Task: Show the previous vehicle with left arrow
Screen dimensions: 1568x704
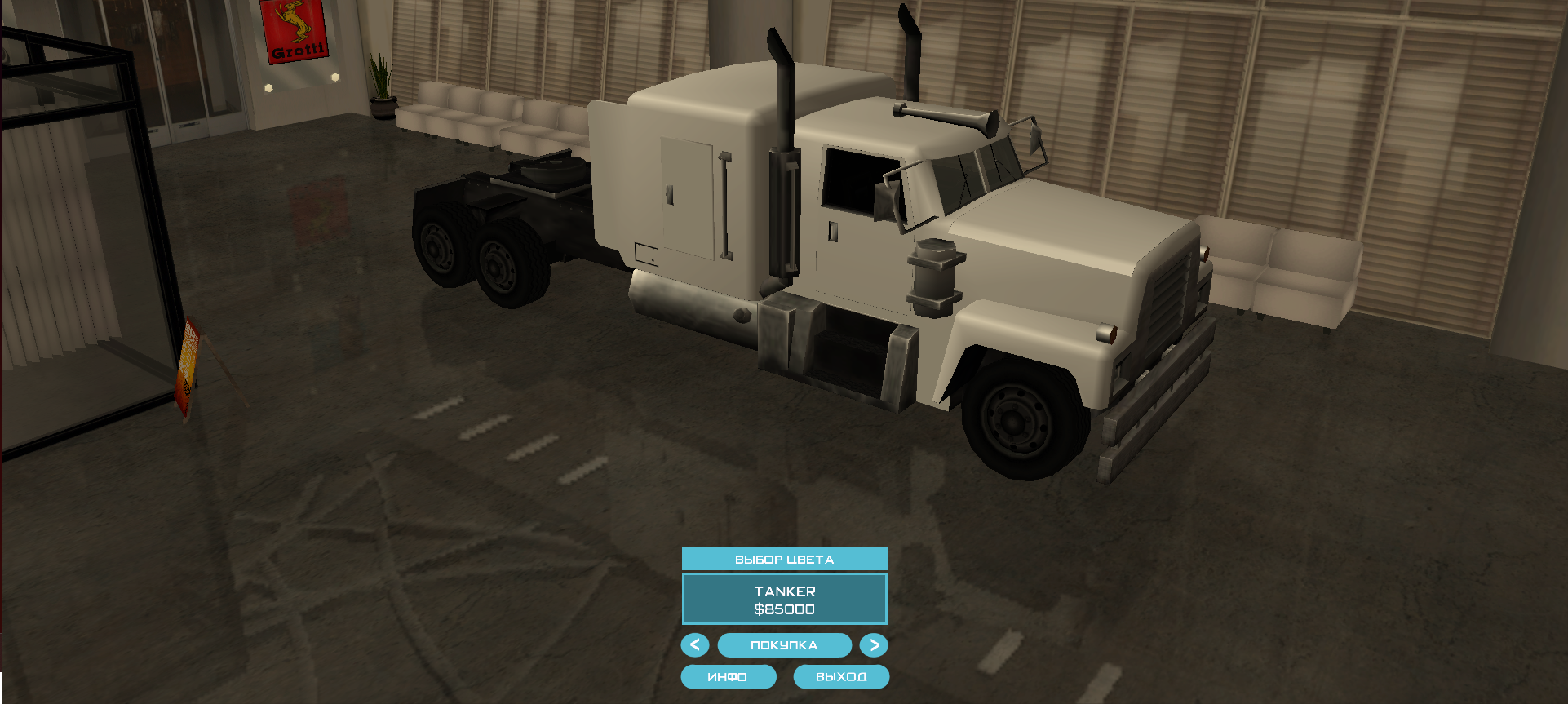Action: click(695, 645)
